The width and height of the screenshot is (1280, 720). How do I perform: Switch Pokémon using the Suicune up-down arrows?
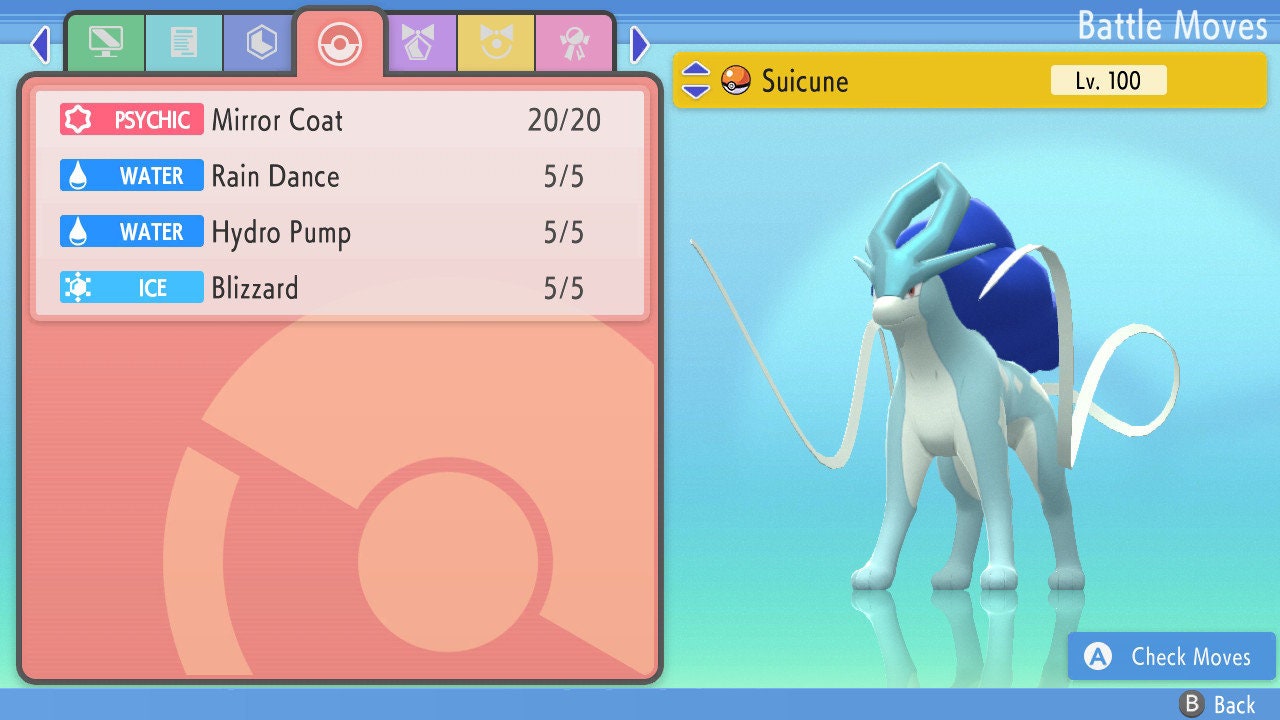[x=696, y=80]
